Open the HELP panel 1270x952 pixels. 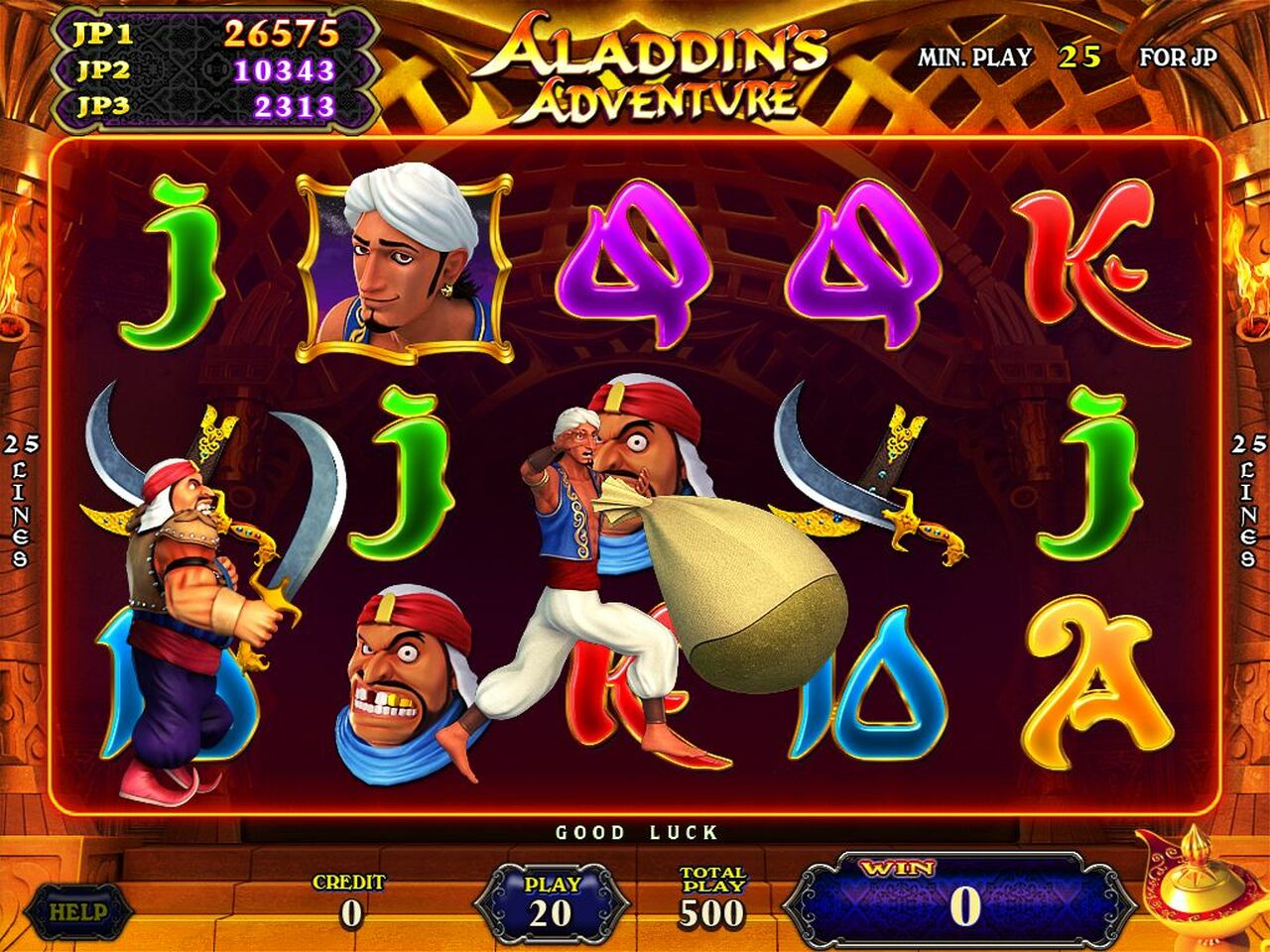tap(79, 905)
